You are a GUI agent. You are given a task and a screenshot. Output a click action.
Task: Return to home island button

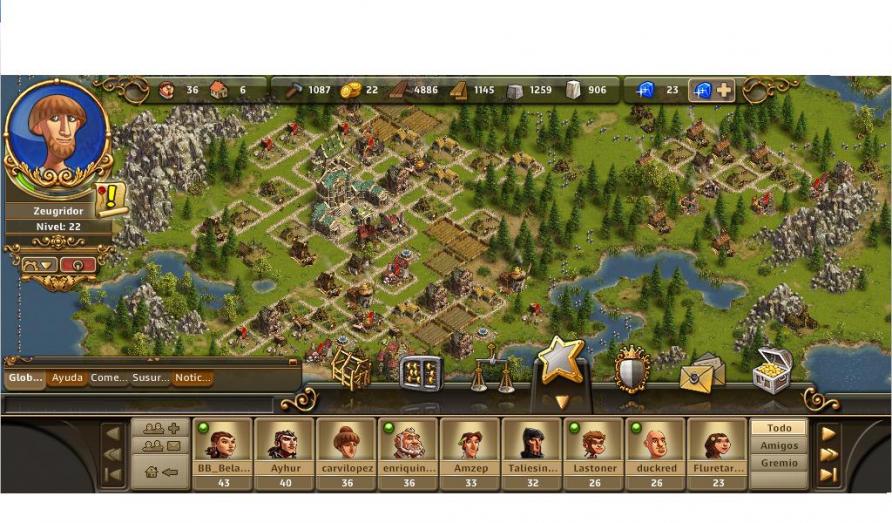click(161, 472)
